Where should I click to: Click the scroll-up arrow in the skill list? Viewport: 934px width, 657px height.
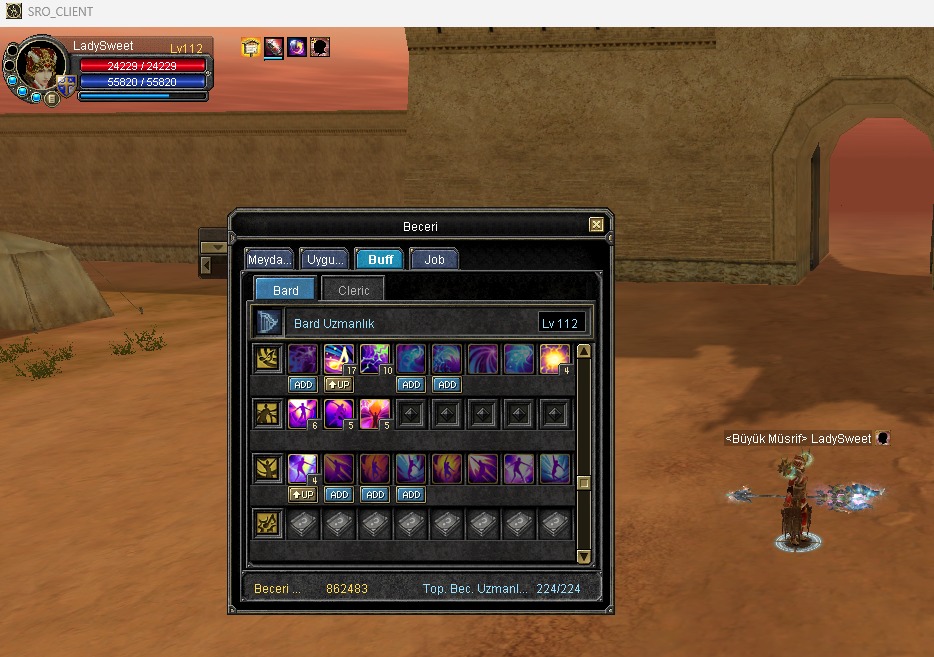[x=583, y=351]
